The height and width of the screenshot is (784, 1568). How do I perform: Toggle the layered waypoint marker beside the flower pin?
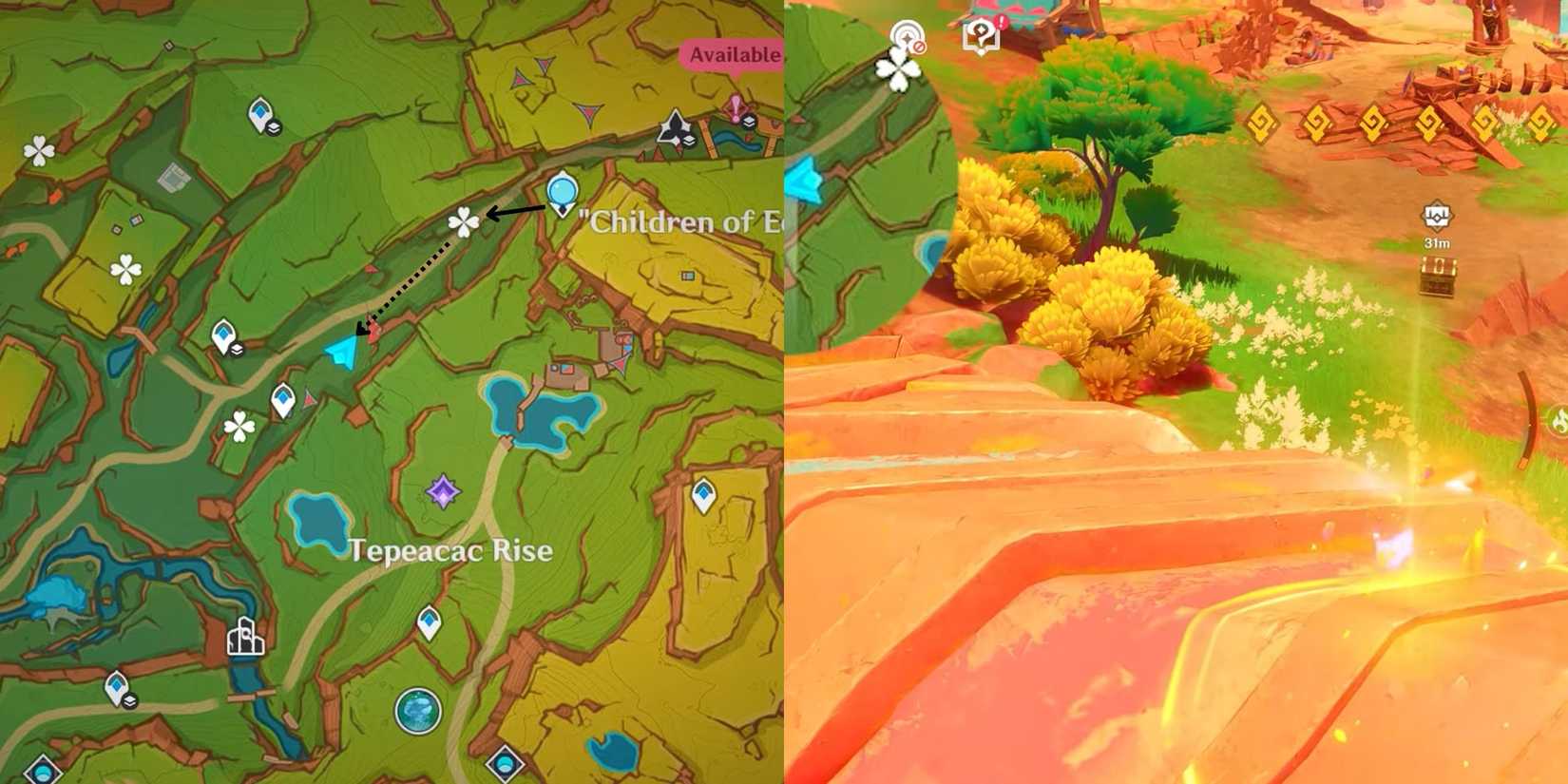237,351
